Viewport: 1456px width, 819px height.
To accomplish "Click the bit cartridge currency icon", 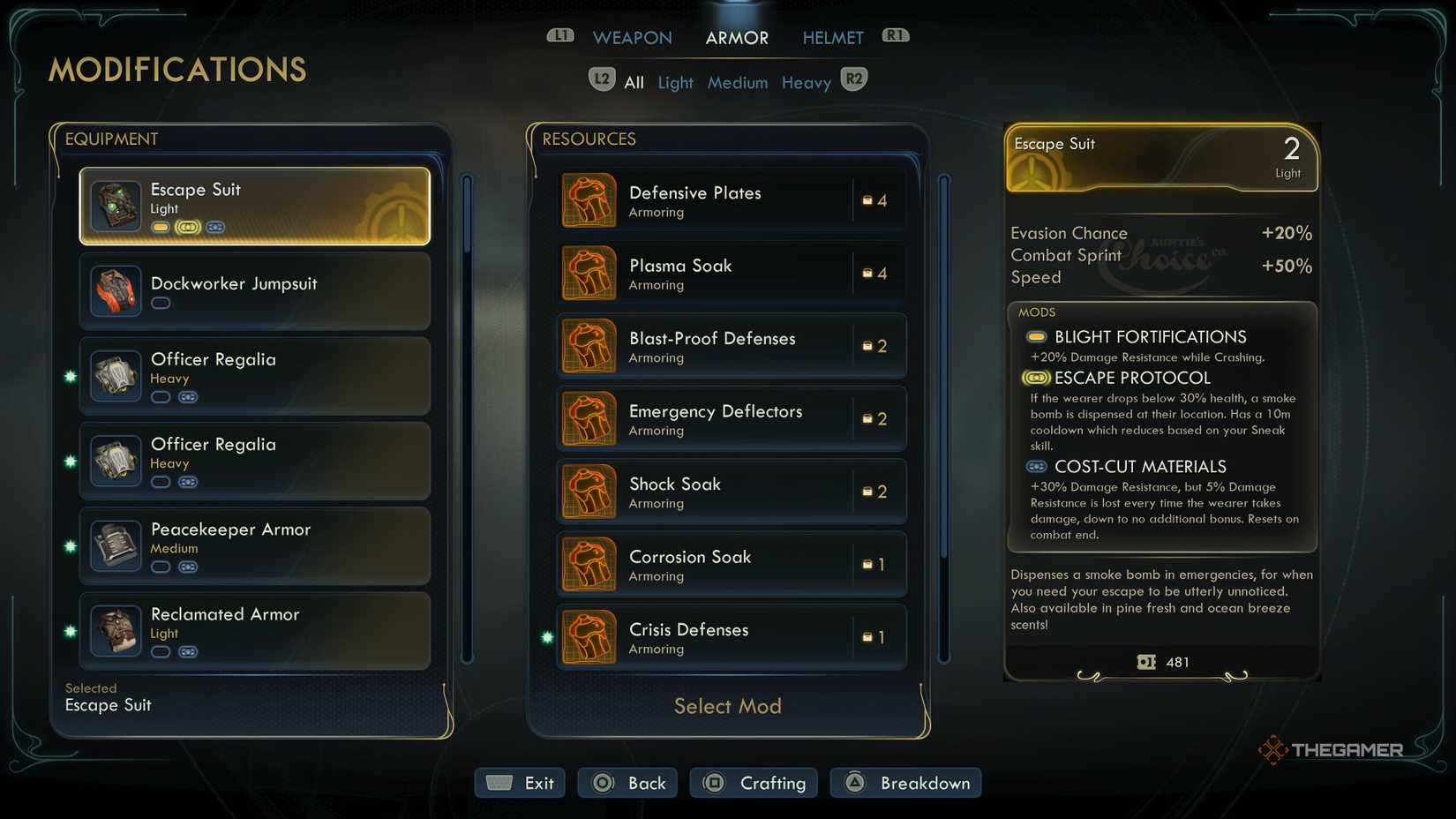I will [x=1147, y=662].
